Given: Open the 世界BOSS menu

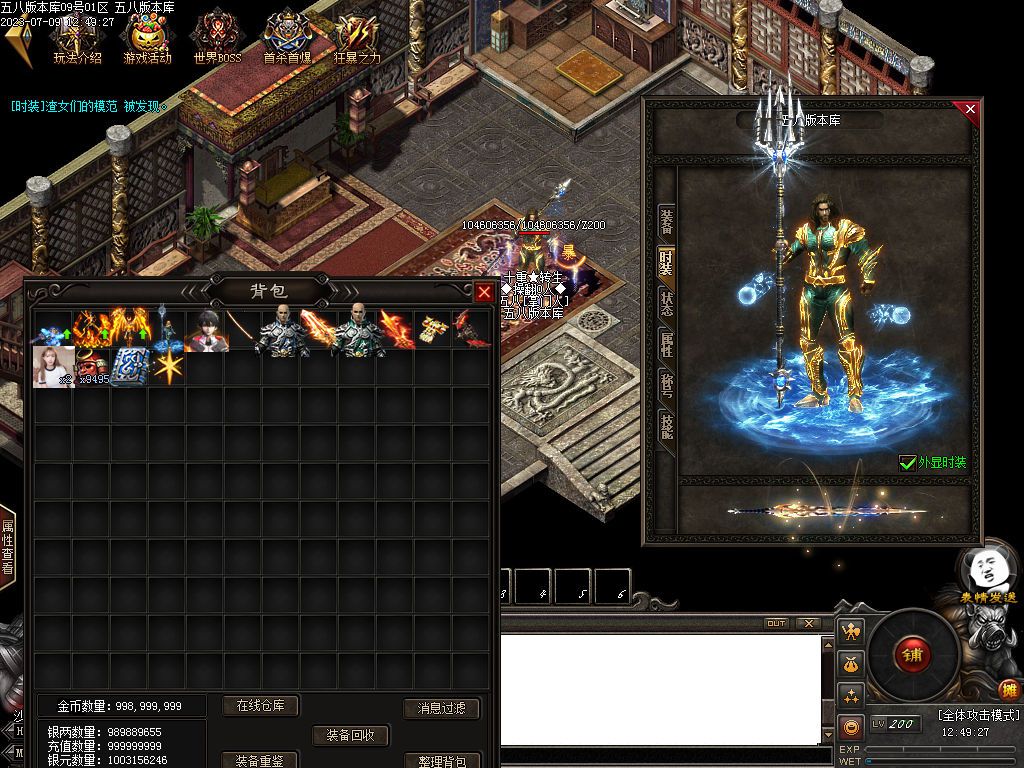Looking at the screenshot, I should [217, 40].
